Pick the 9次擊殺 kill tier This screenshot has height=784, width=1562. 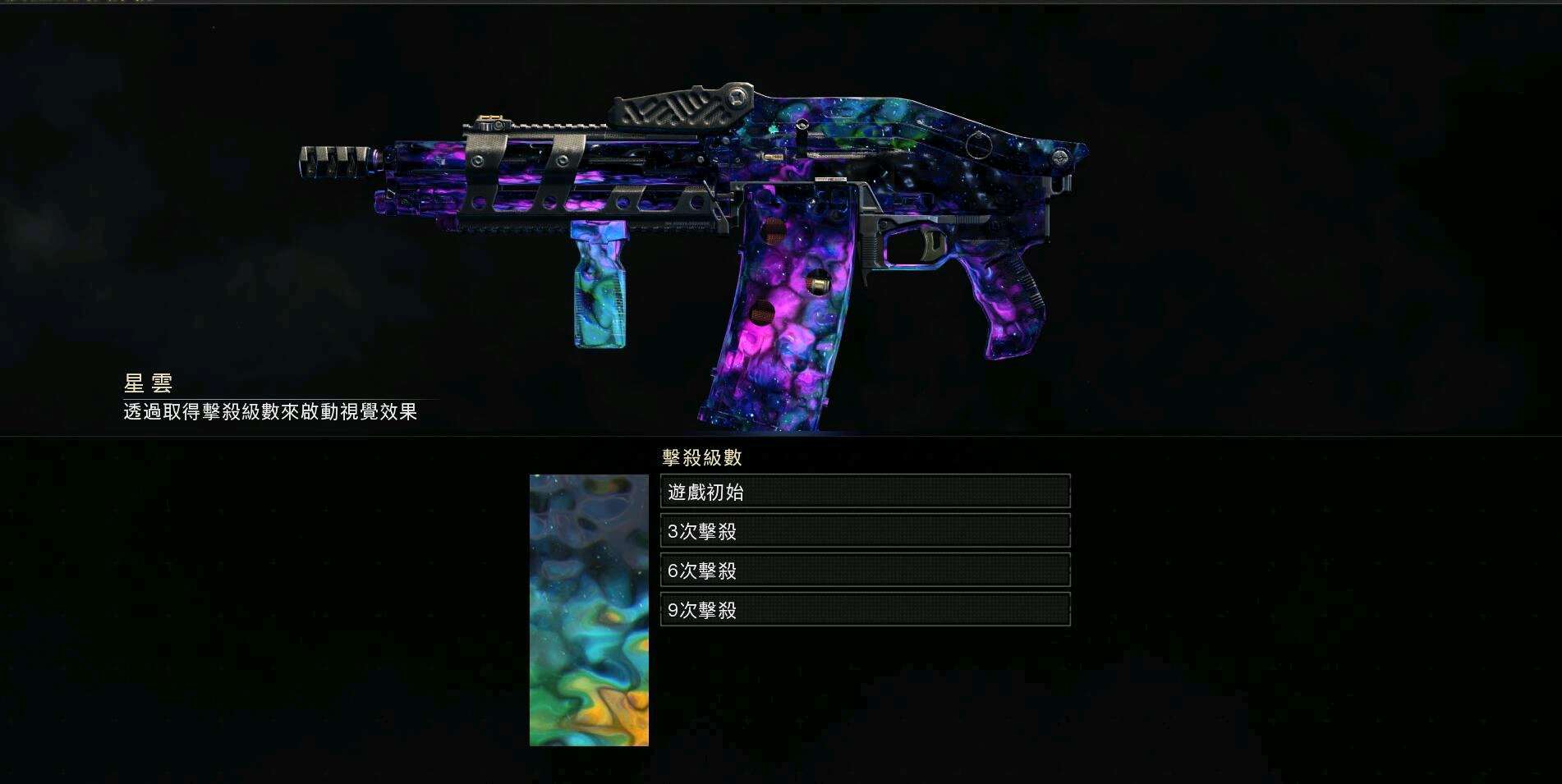click(x=865, y=610)
